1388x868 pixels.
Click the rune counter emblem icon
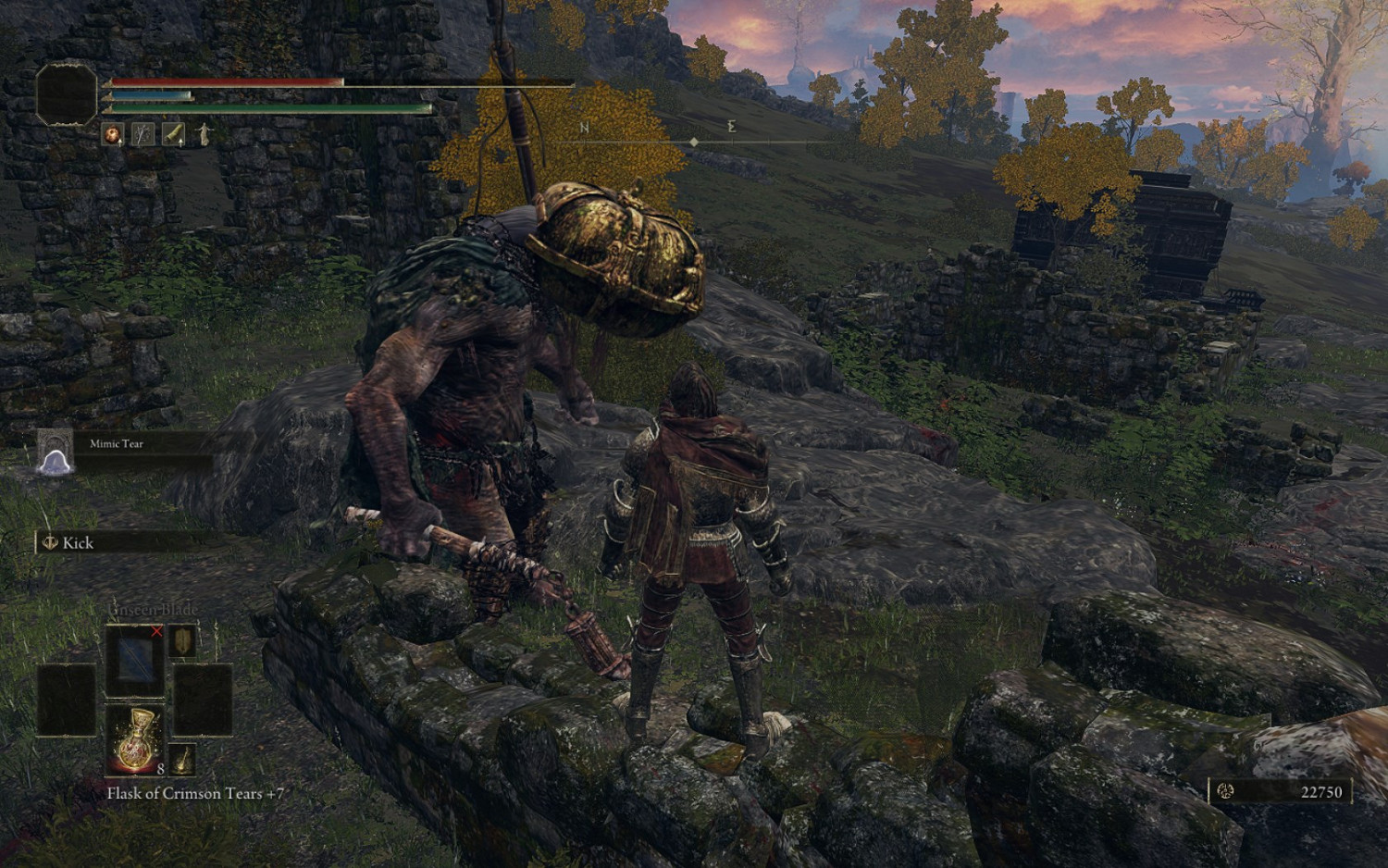pyautogui.click(x=1227, y=791)
